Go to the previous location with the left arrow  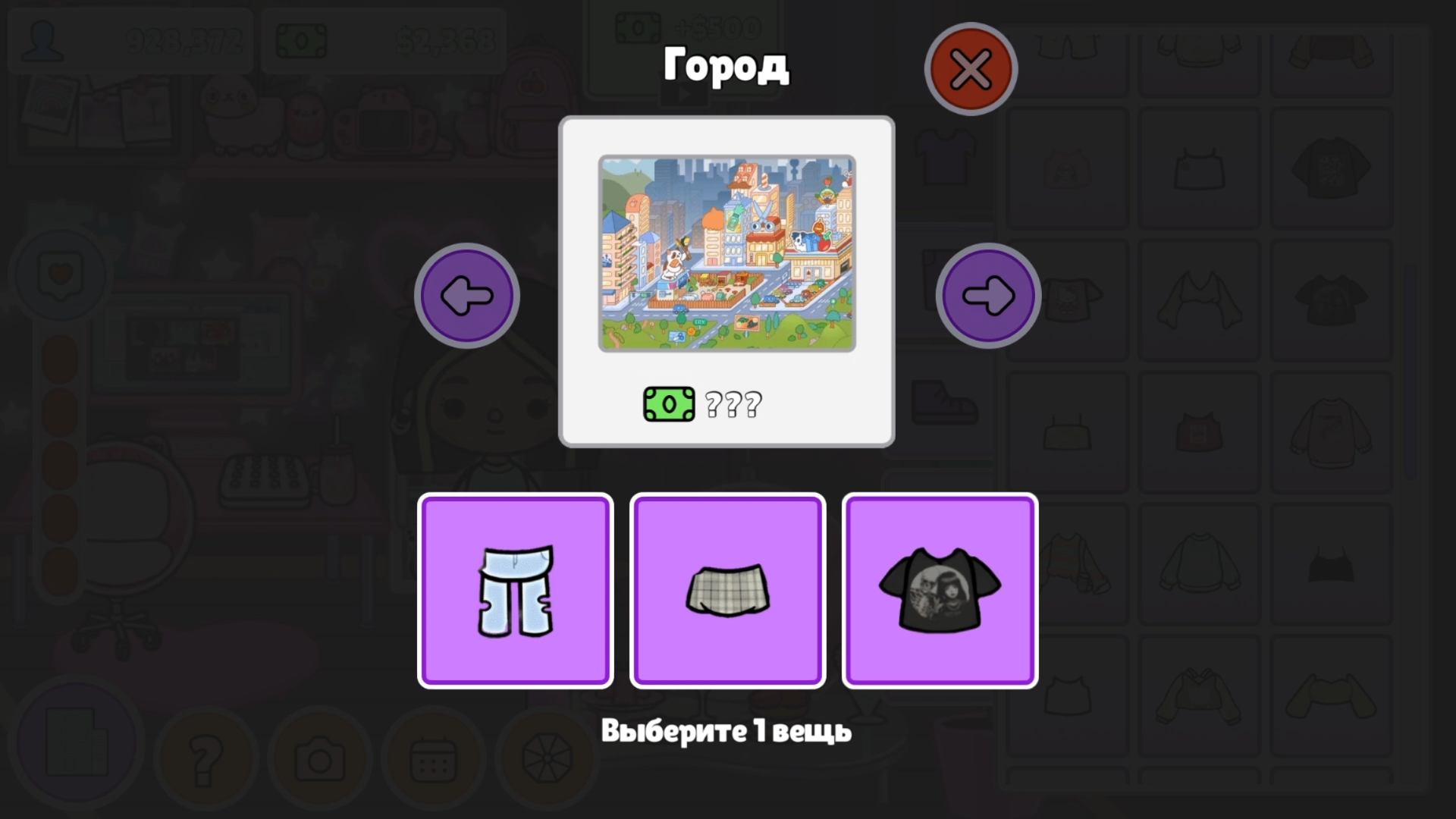[466, 296]
